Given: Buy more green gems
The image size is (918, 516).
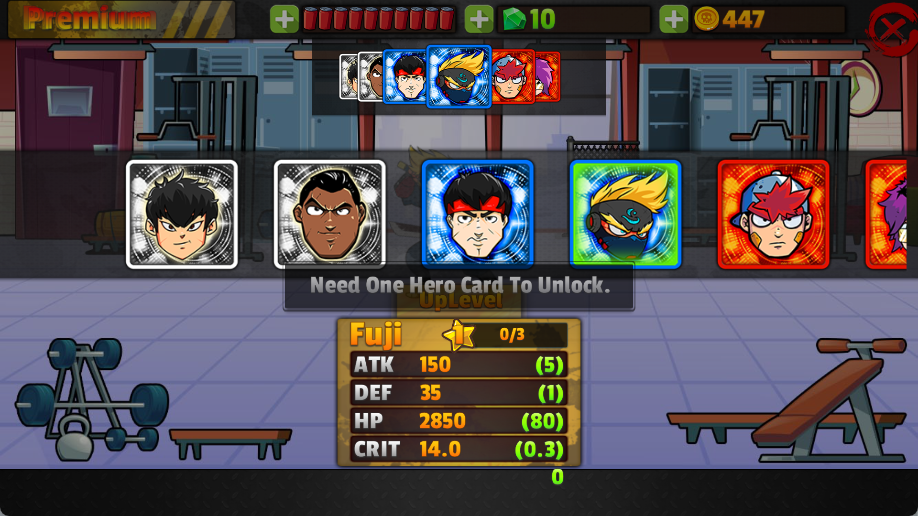Looking at the screenshot, I should pyautogui.click(x=479, y=19).
